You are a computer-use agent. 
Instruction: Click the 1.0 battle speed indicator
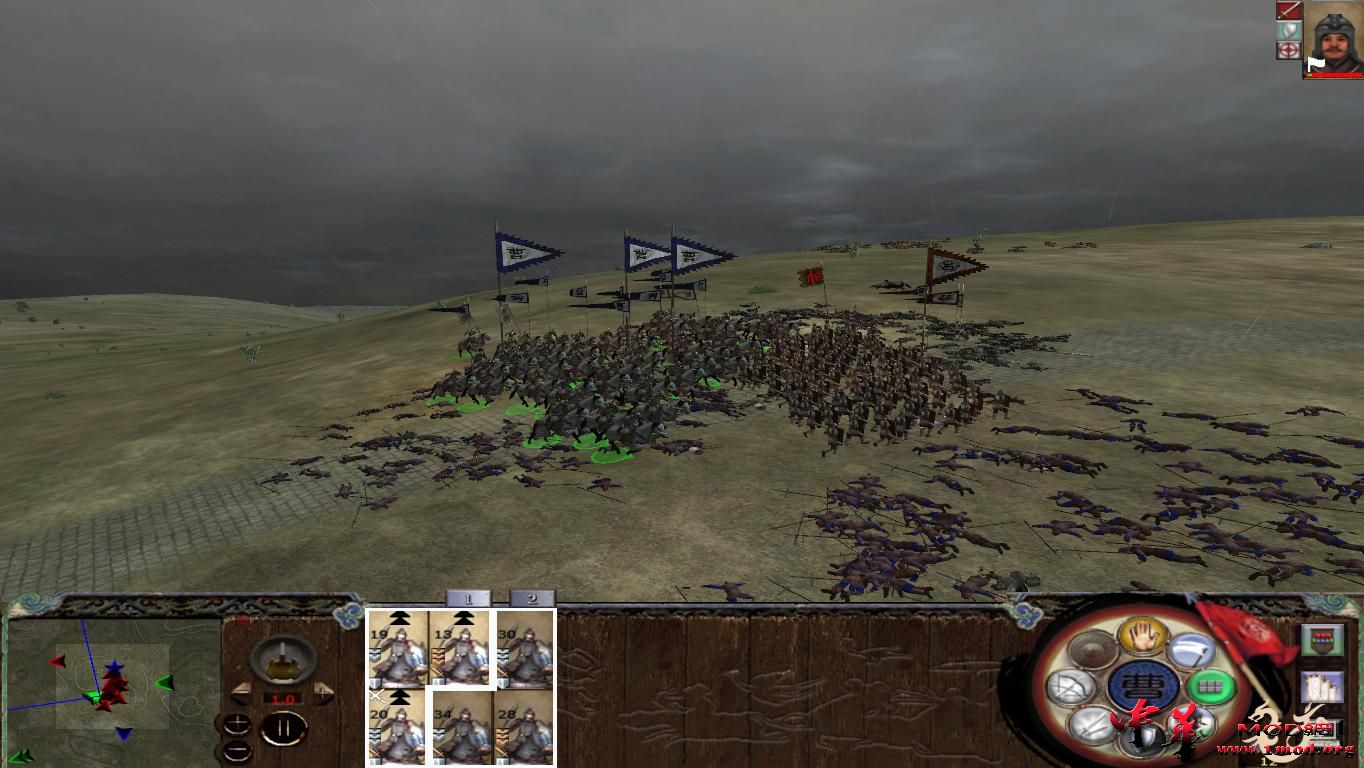click(283, 698)
